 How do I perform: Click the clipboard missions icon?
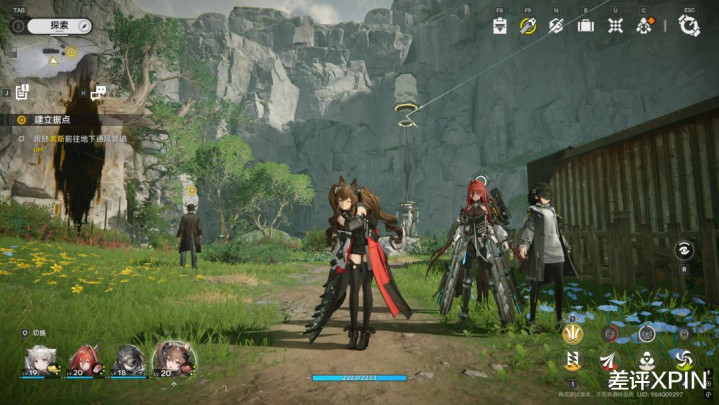coord(500,26)
